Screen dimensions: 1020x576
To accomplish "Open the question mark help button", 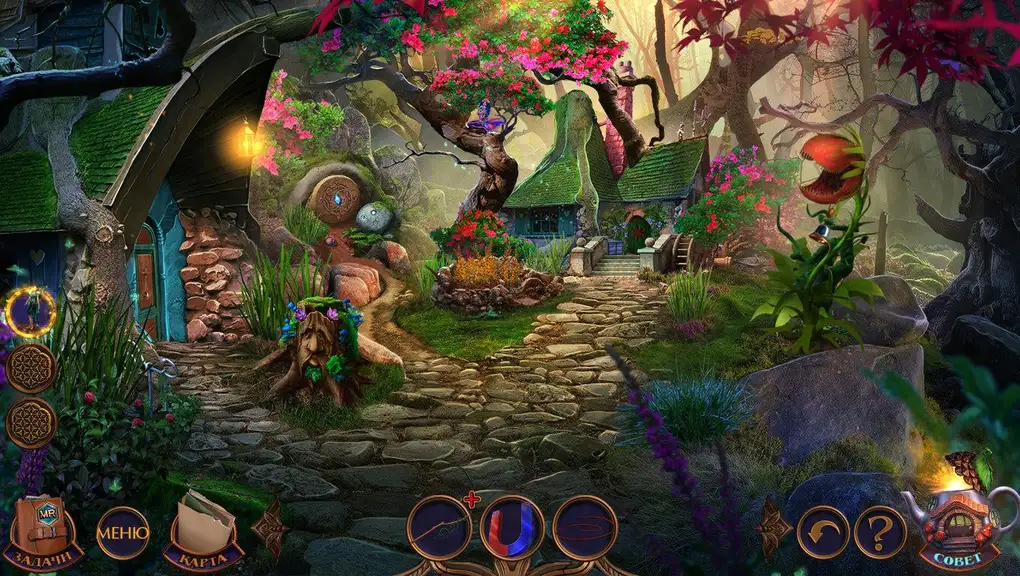I will 880,532.
